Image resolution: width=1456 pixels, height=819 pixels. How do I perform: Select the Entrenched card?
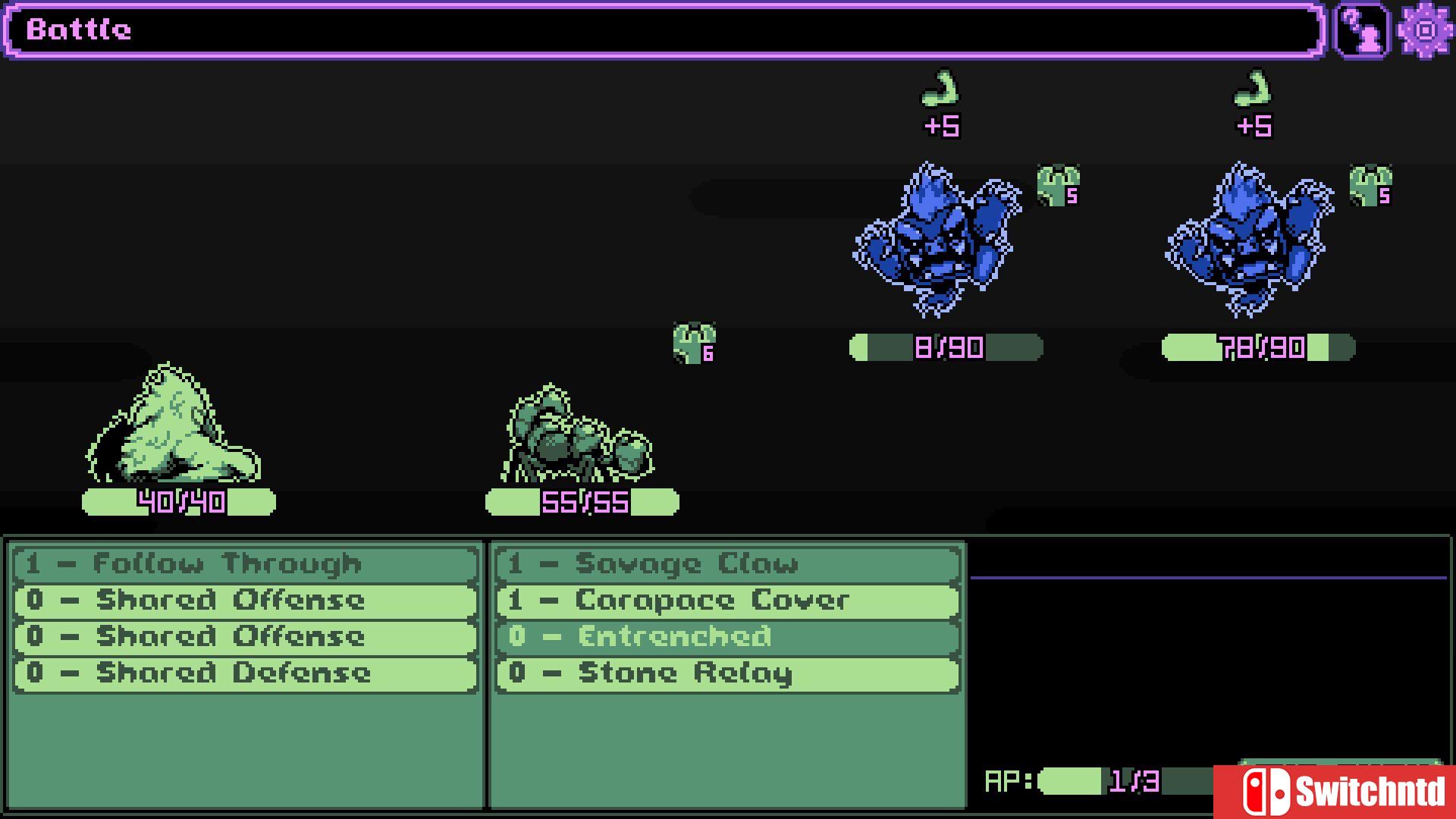(728, 637)
